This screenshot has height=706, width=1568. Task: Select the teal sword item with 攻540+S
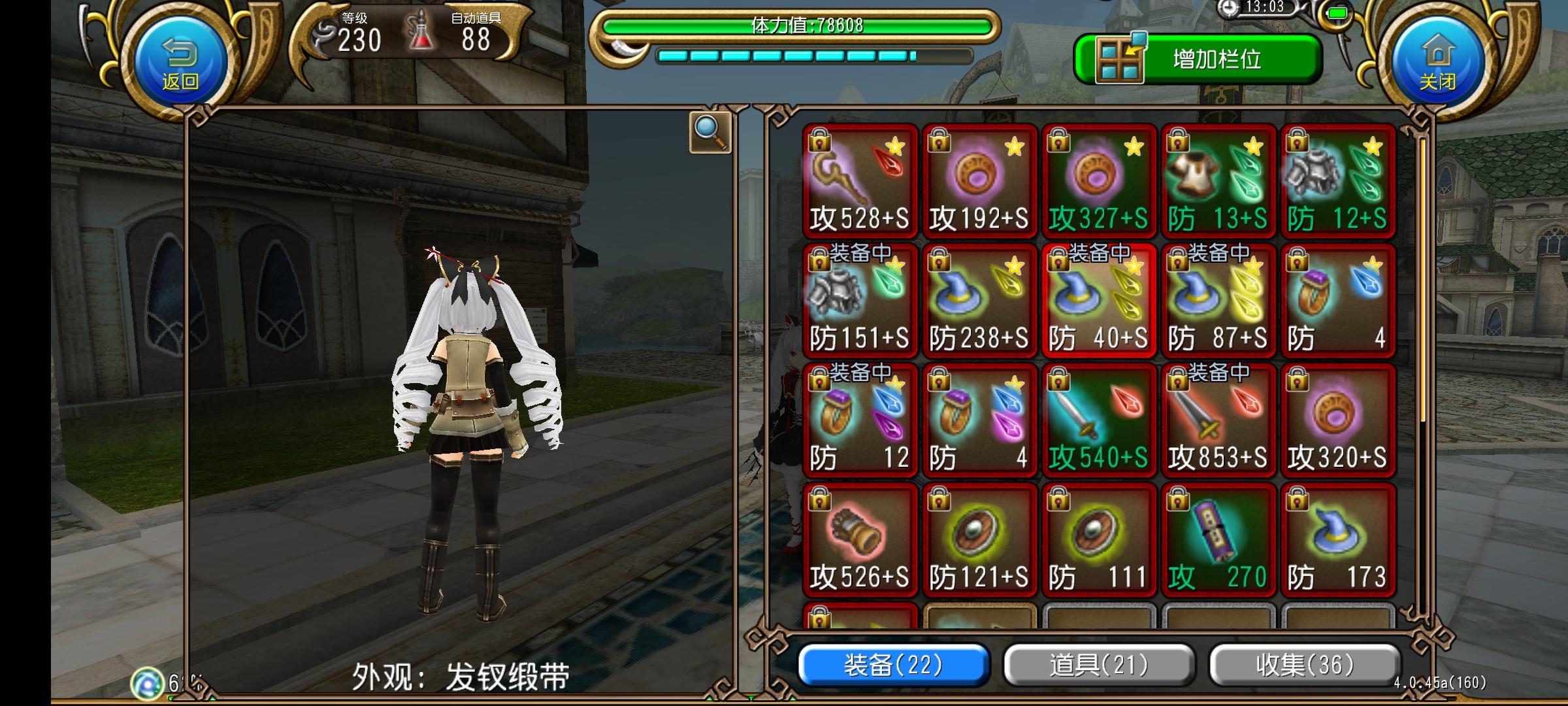pyautogui.click(x=1100, y=418)
